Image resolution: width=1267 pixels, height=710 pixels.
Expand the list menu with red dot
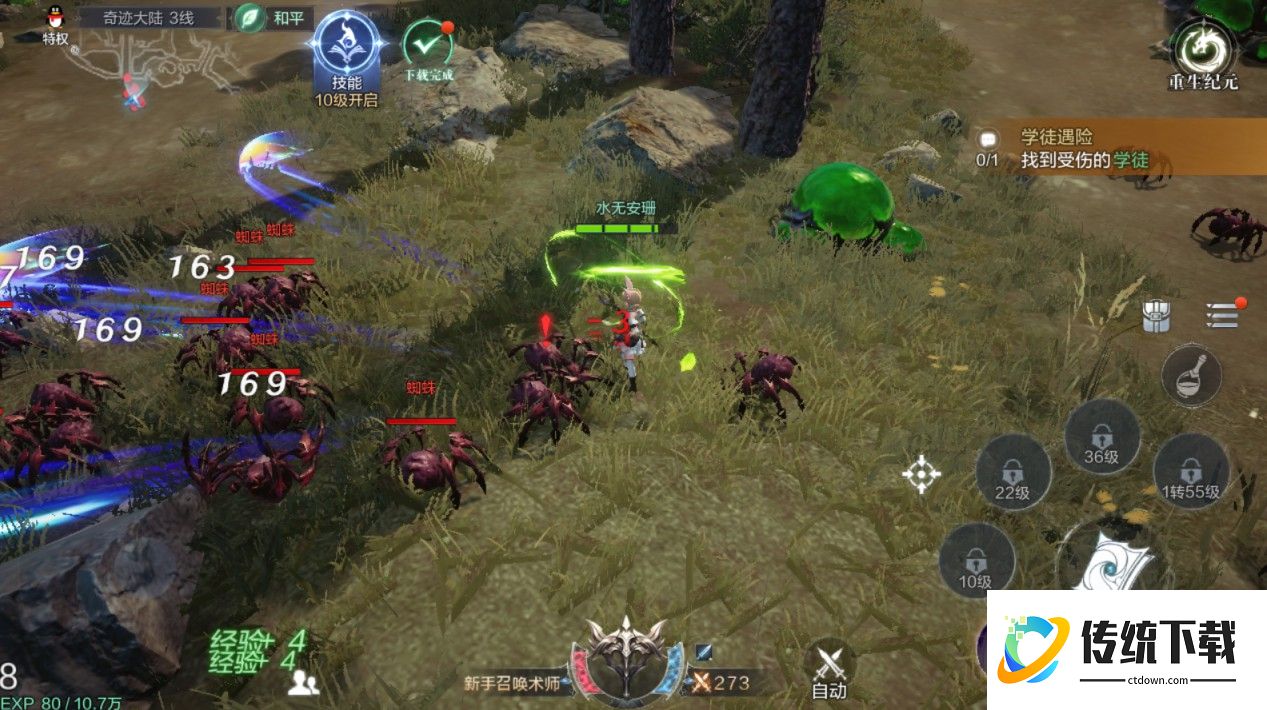(x=1221, y=314)
